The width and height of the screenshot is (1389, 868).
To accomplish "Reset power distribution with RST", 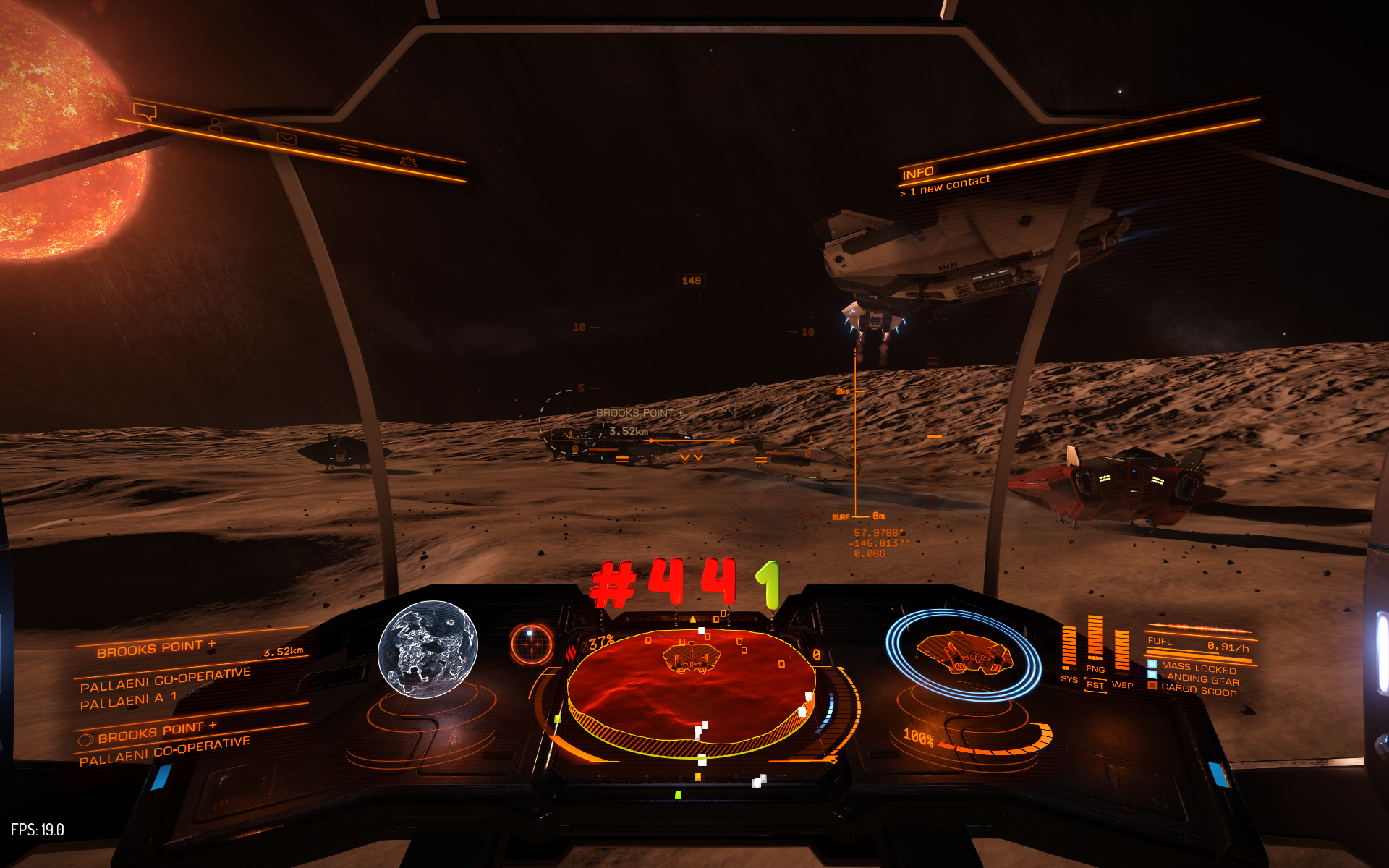I will (x=1095, y=685).
